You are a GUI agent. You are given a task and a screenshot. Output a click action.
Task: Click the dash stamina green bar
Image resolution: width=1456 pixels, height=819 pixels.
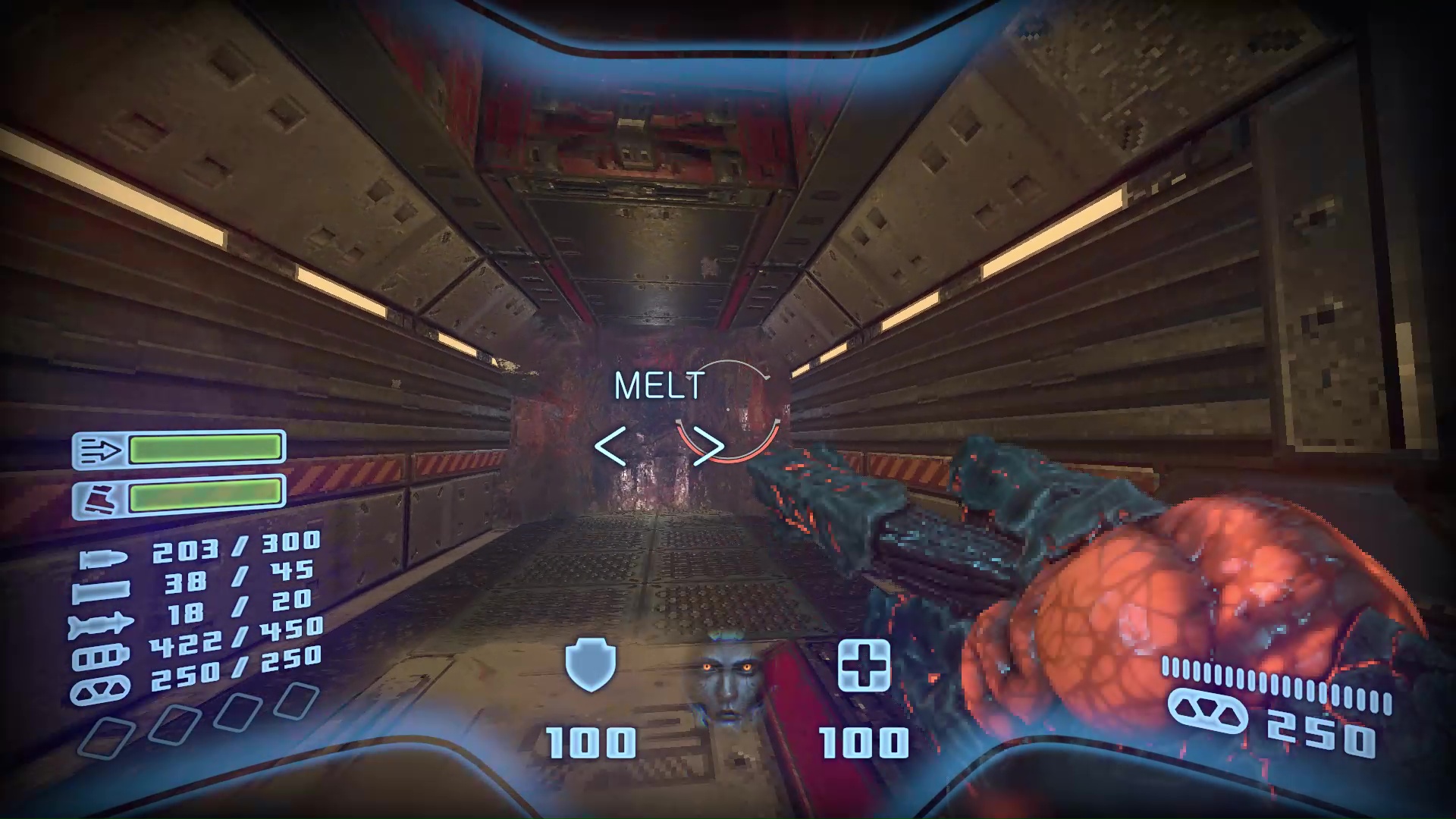coord(205,449)
